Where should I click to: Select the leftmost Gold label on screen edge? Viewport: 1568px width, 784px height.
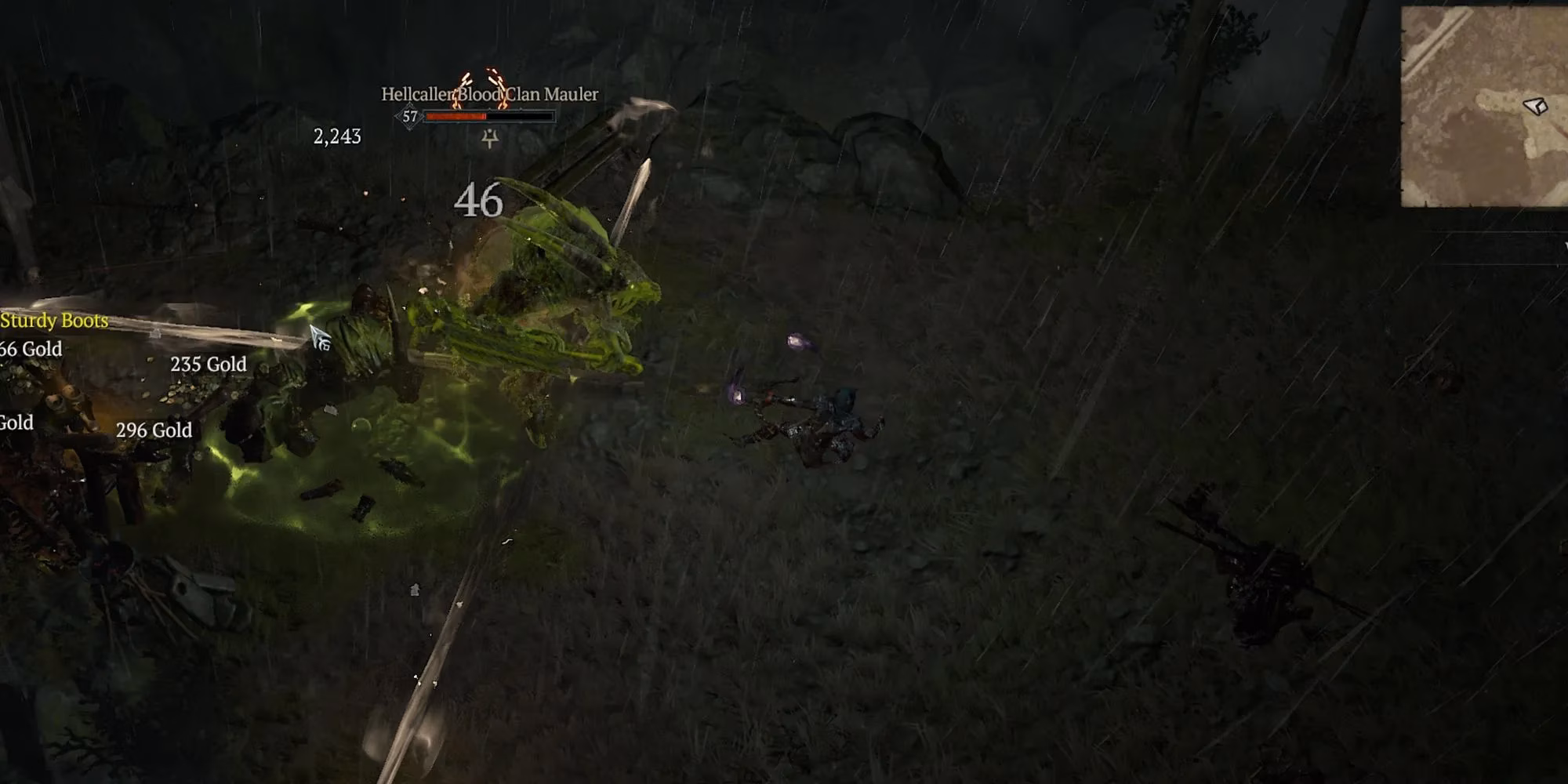[x=14, y=423]
